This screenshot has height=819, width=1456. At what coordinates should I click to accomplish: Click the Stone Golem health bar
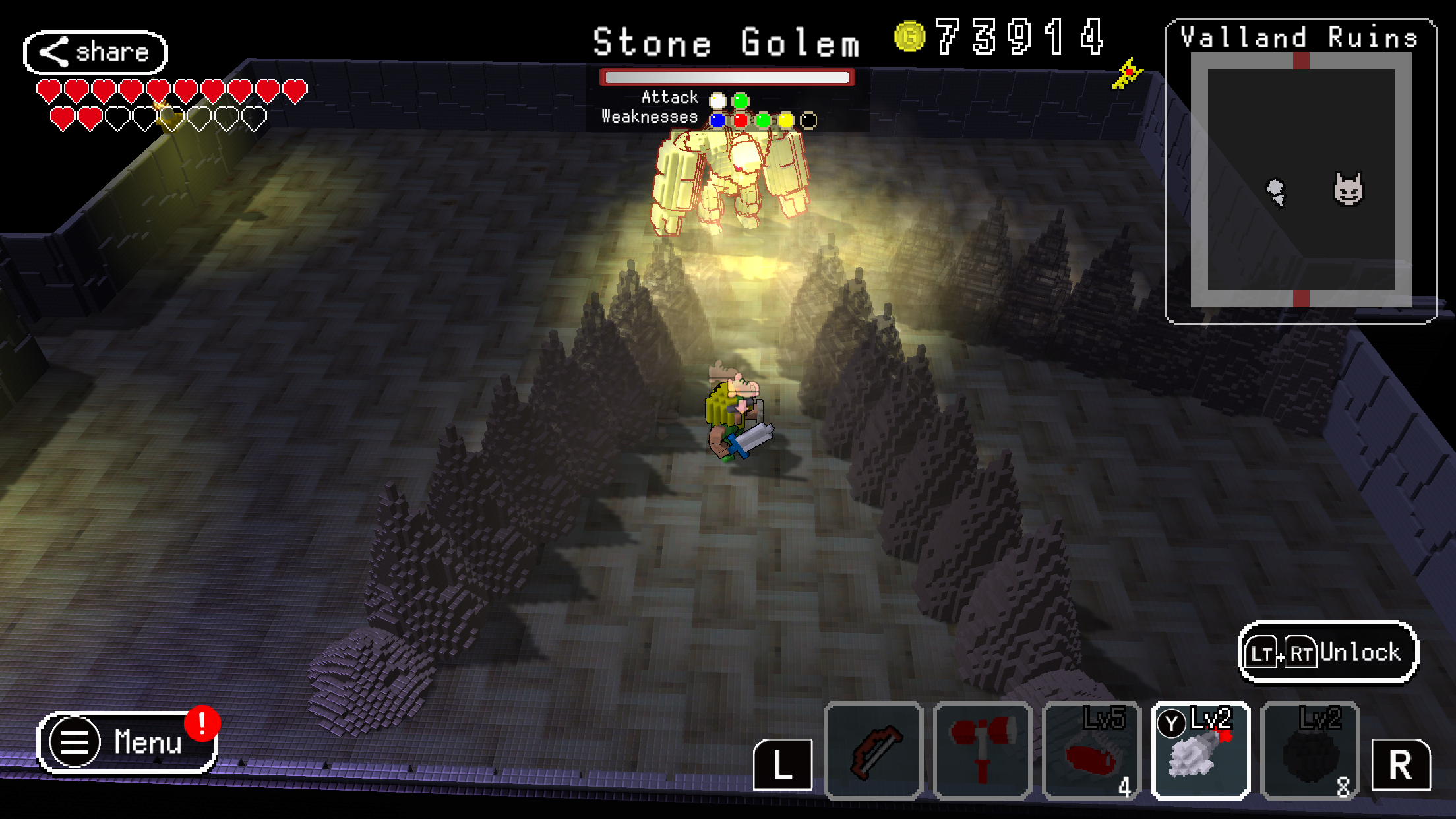click(725, 77)
